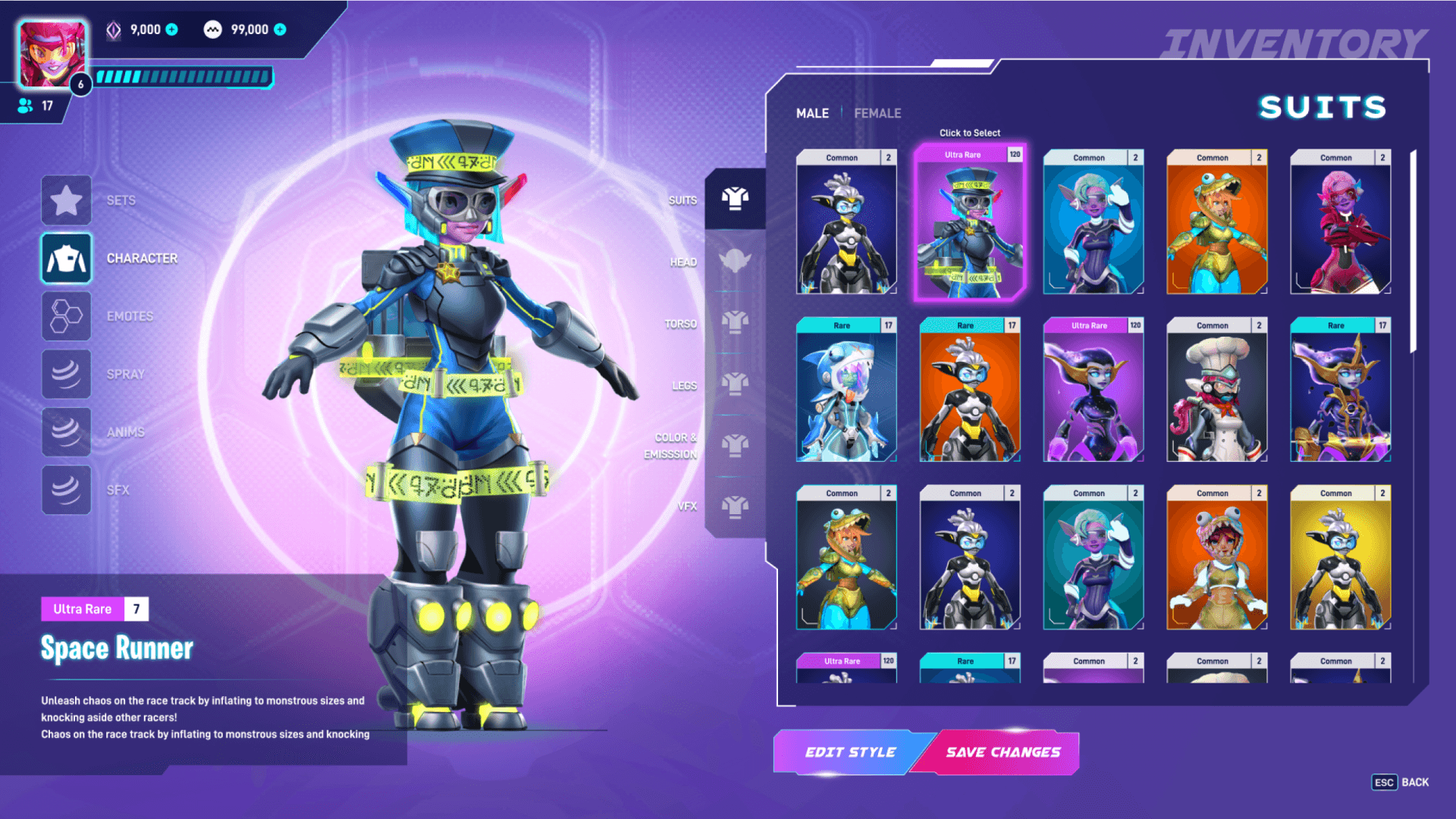Open the Head customization icon

point(734,261)
